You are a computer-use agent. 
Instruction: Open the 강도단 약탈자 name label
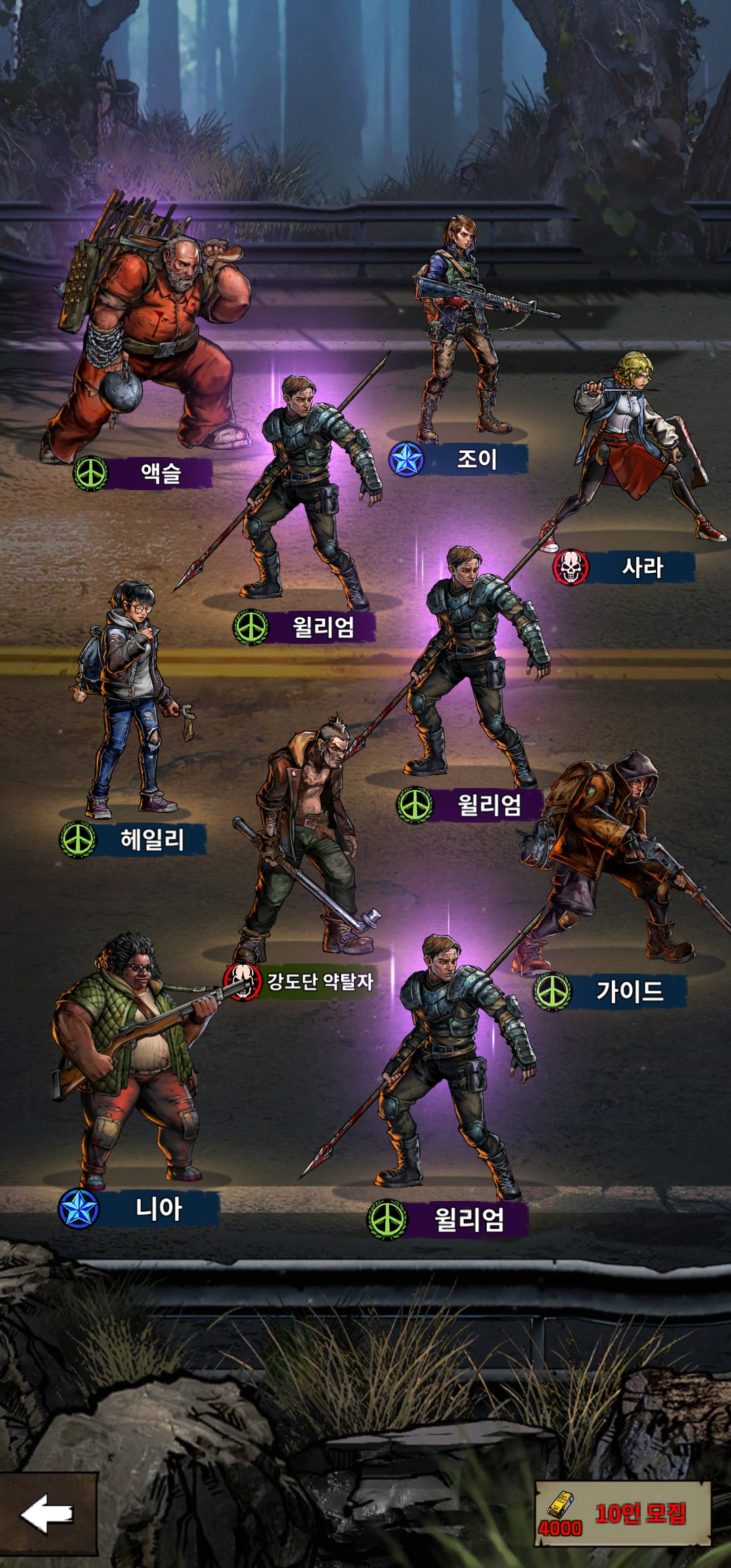[319, 981]
